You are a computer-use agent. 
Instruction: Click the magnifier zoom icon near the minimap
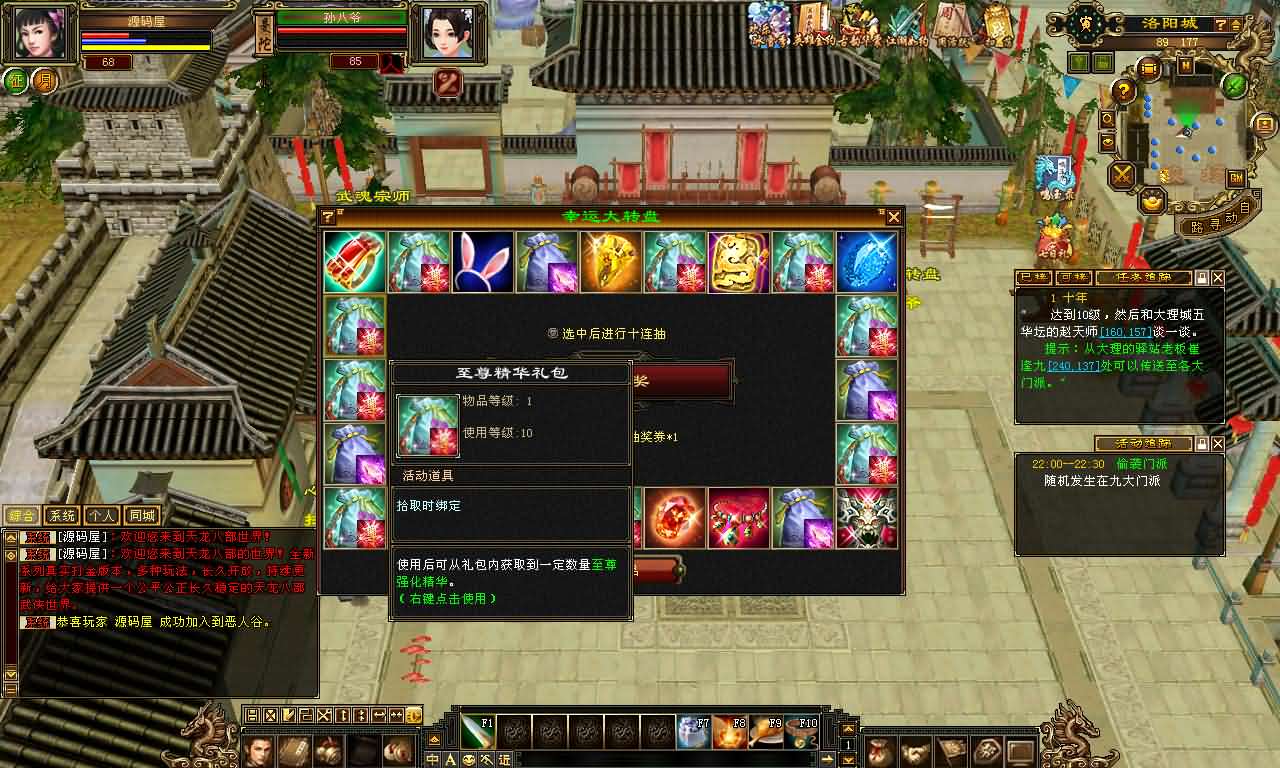pyautogui.click(x=1106, y=119)
